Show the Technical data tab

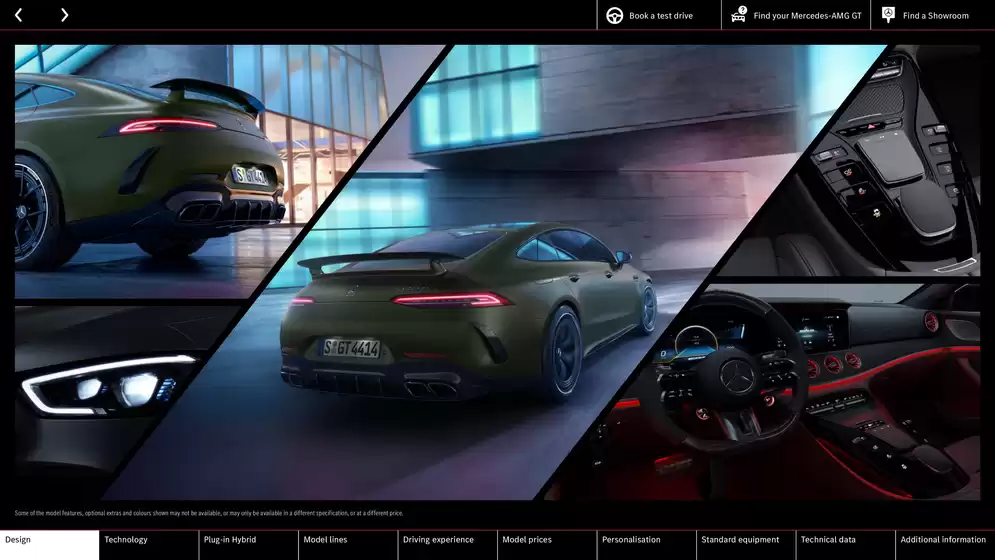pyautogui.click(x=845, y=544)
